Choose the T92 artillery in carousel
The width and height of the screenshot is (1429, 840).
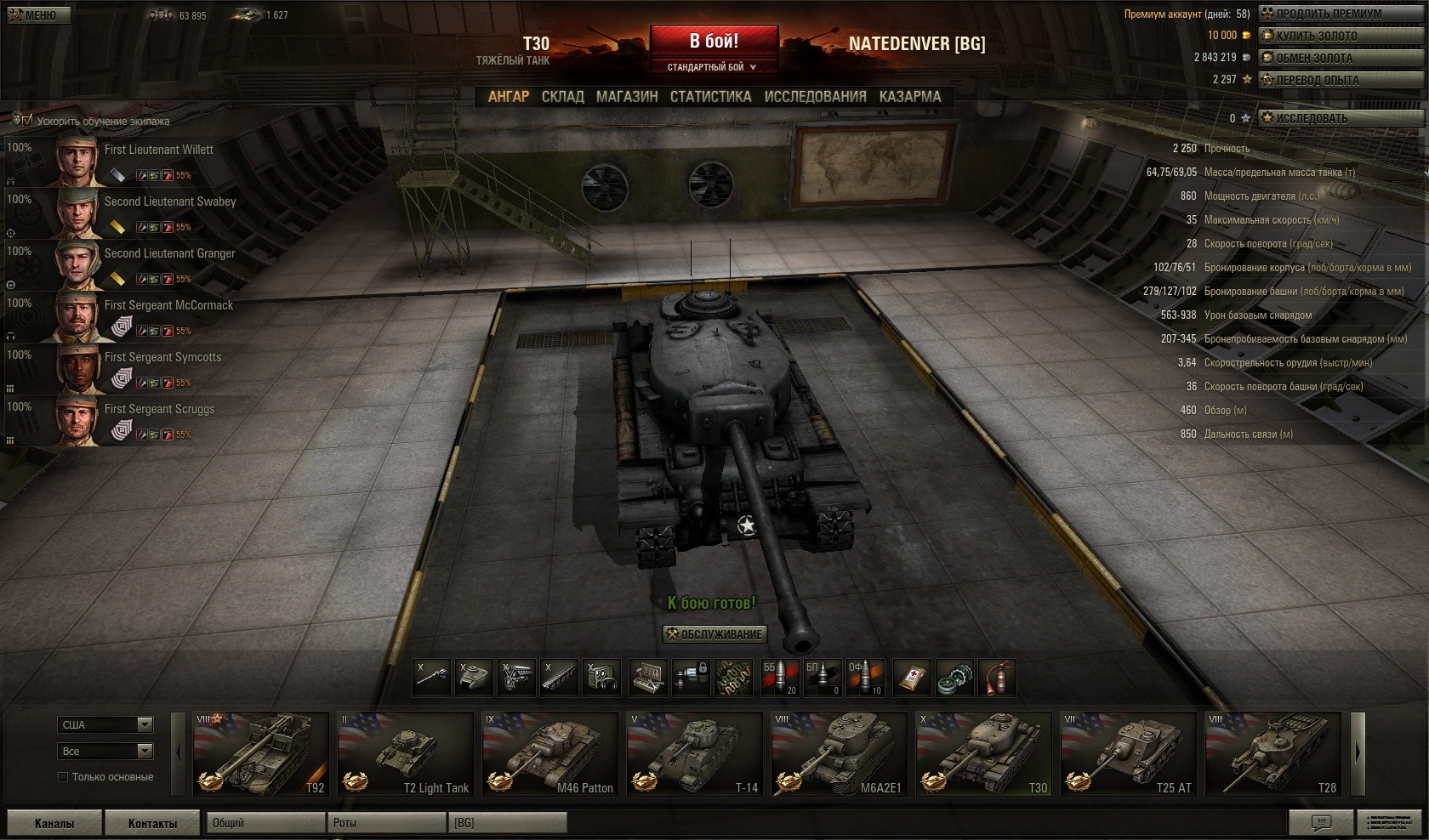click(260, 754)
